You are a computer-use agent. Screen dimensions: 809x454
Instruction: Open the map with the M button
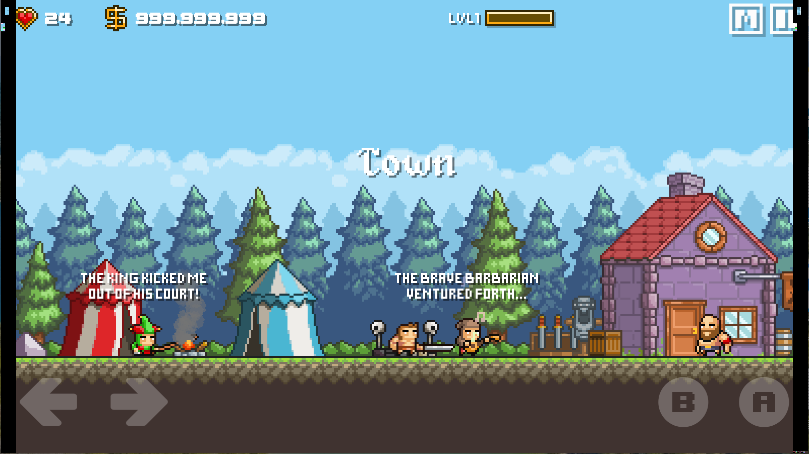745,20
